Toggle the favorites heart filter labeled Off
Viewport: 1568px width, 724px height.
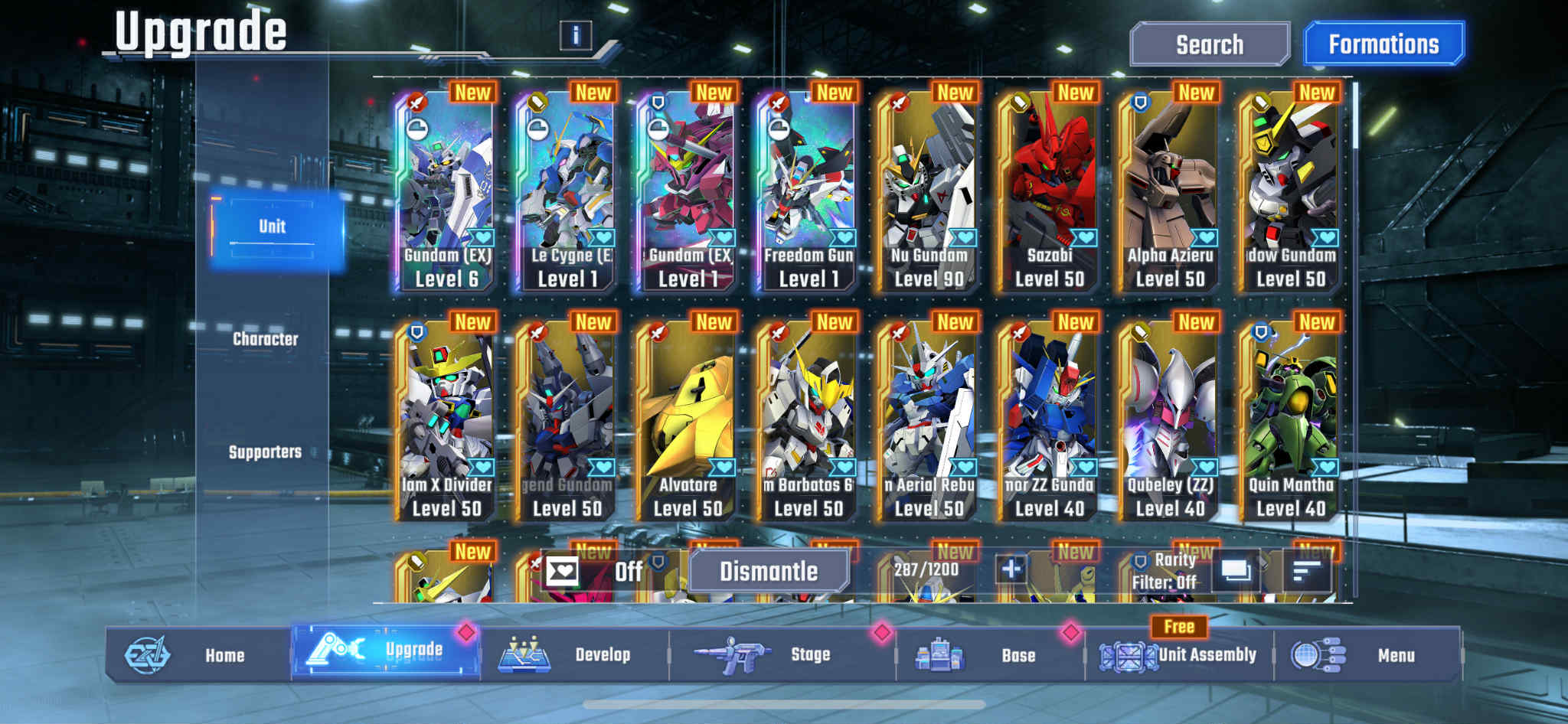tap(564, 570)
